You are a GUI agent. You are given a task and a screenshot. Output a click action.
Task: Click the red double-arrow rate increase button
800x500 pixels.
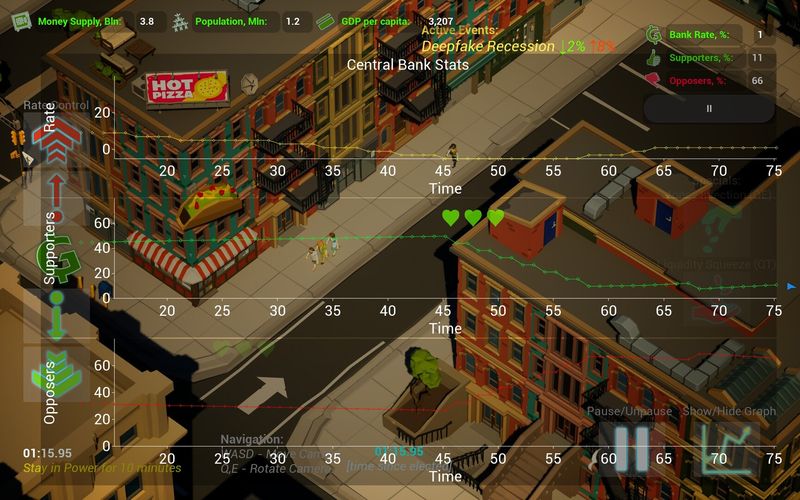(x=56, y=142)
